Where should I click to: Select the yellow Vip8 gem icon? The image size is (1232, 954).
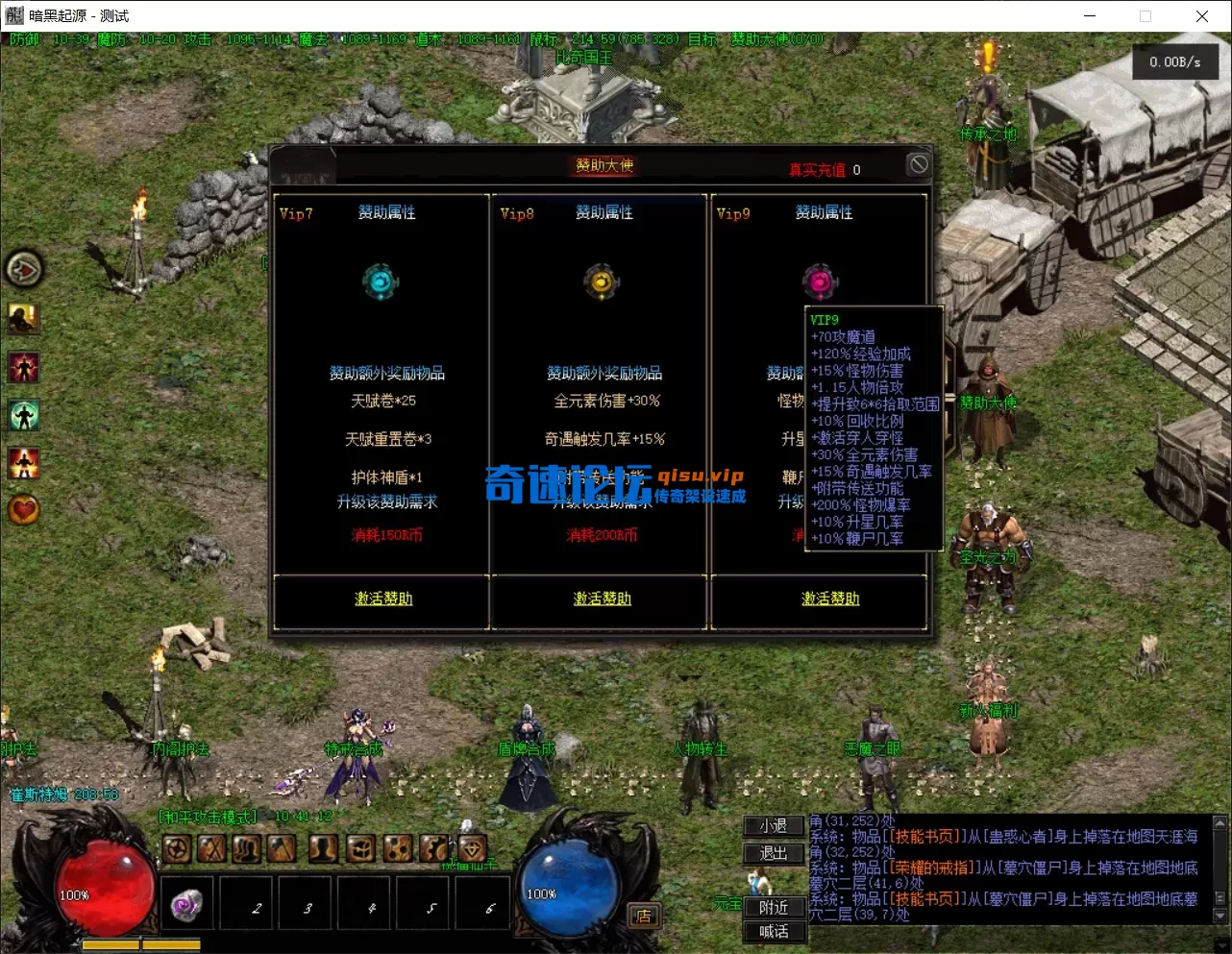[x=602, y=281]
